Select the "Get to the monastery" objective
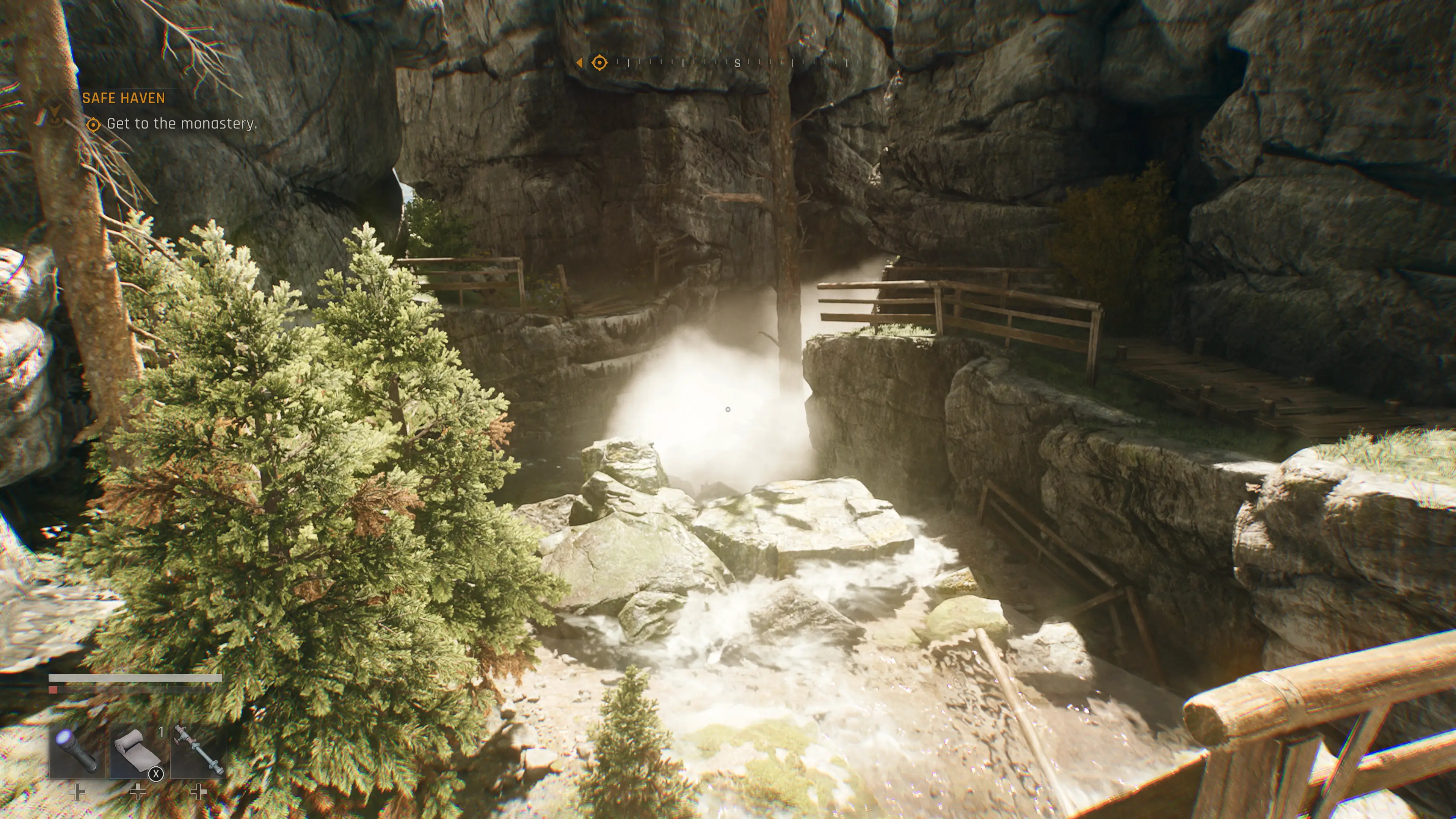Viewport: 1456px width, 819px height. click(182, 124)
